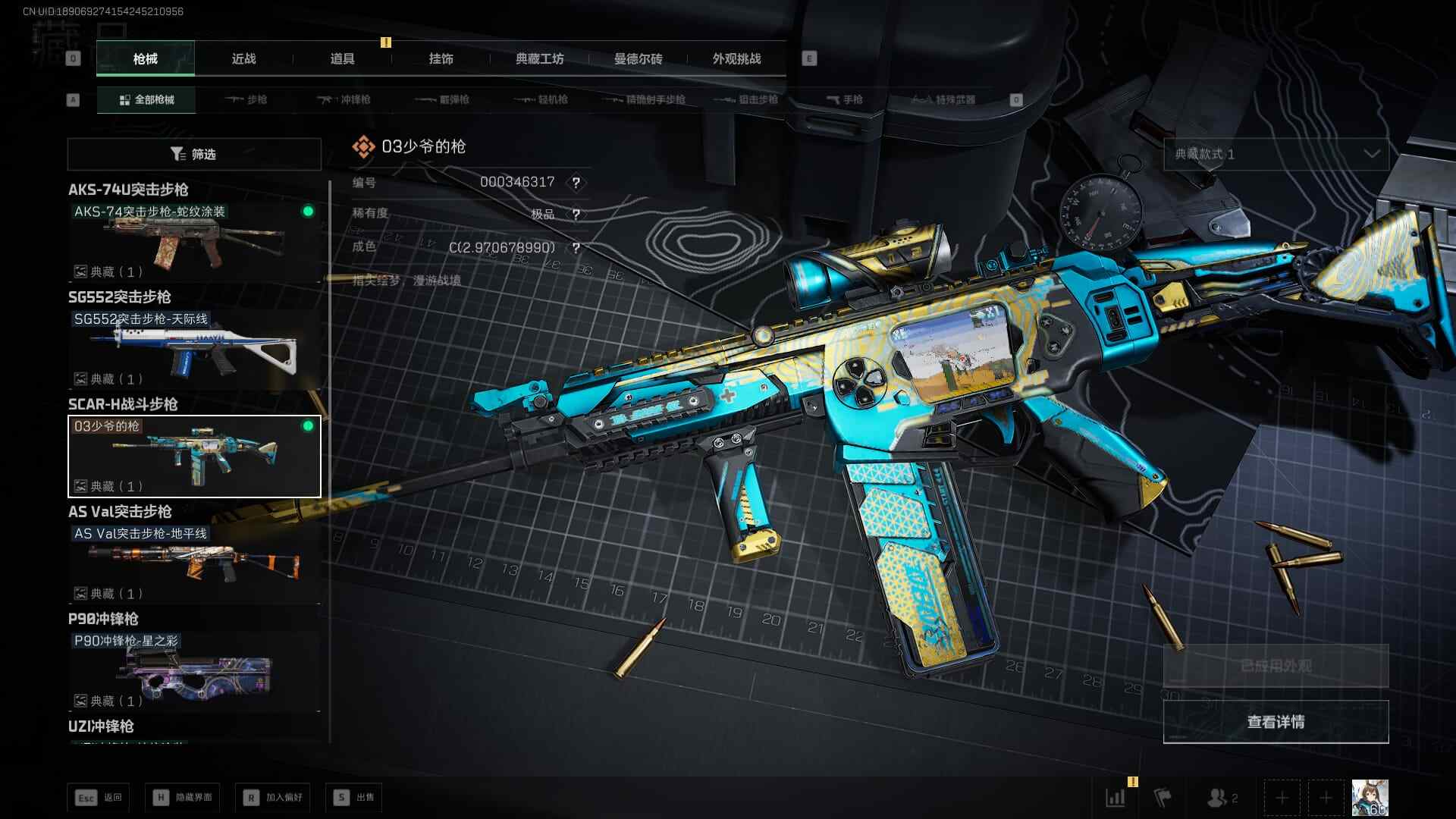Show only 手枪 pistols
Screen dimensions: 1456x819
click(x=844, y=100)
